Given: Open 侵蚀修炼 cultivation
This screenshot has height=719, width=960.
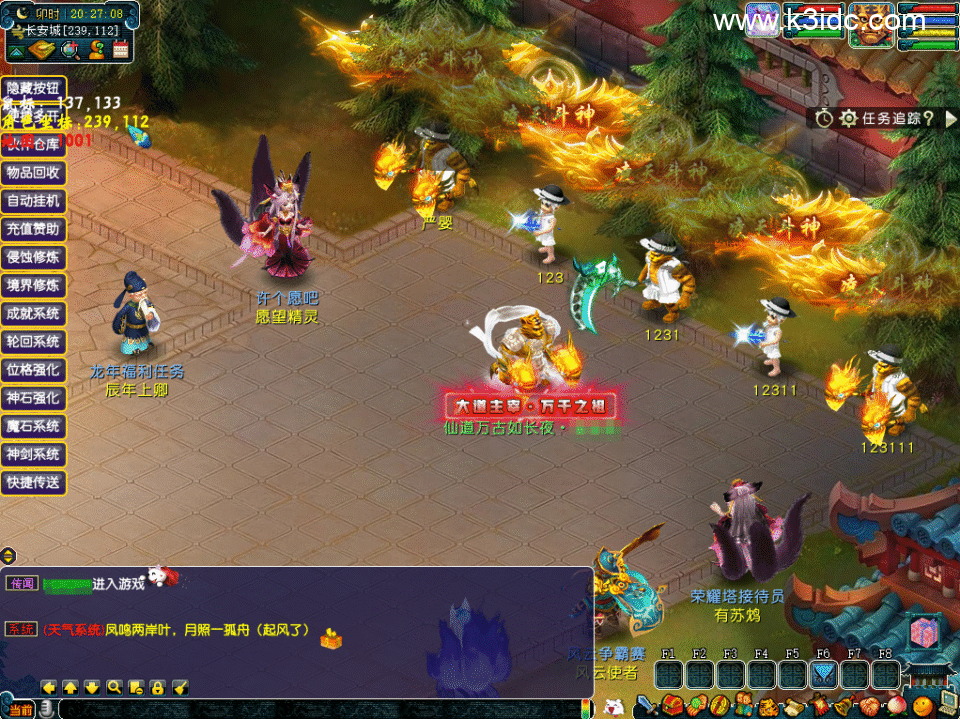Looking at the screenshot, I should coord(33,257).
